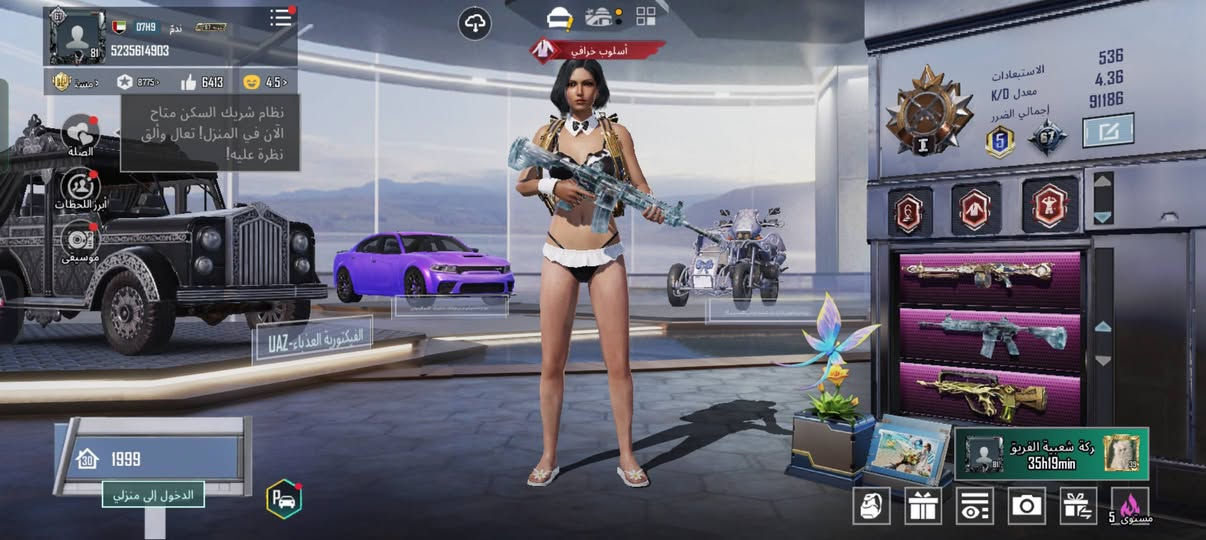This screenshot has height=540, width=1206.
Task: Take a photo with the camera icon
Action: pyautogui.click(x=1027, y=506)
